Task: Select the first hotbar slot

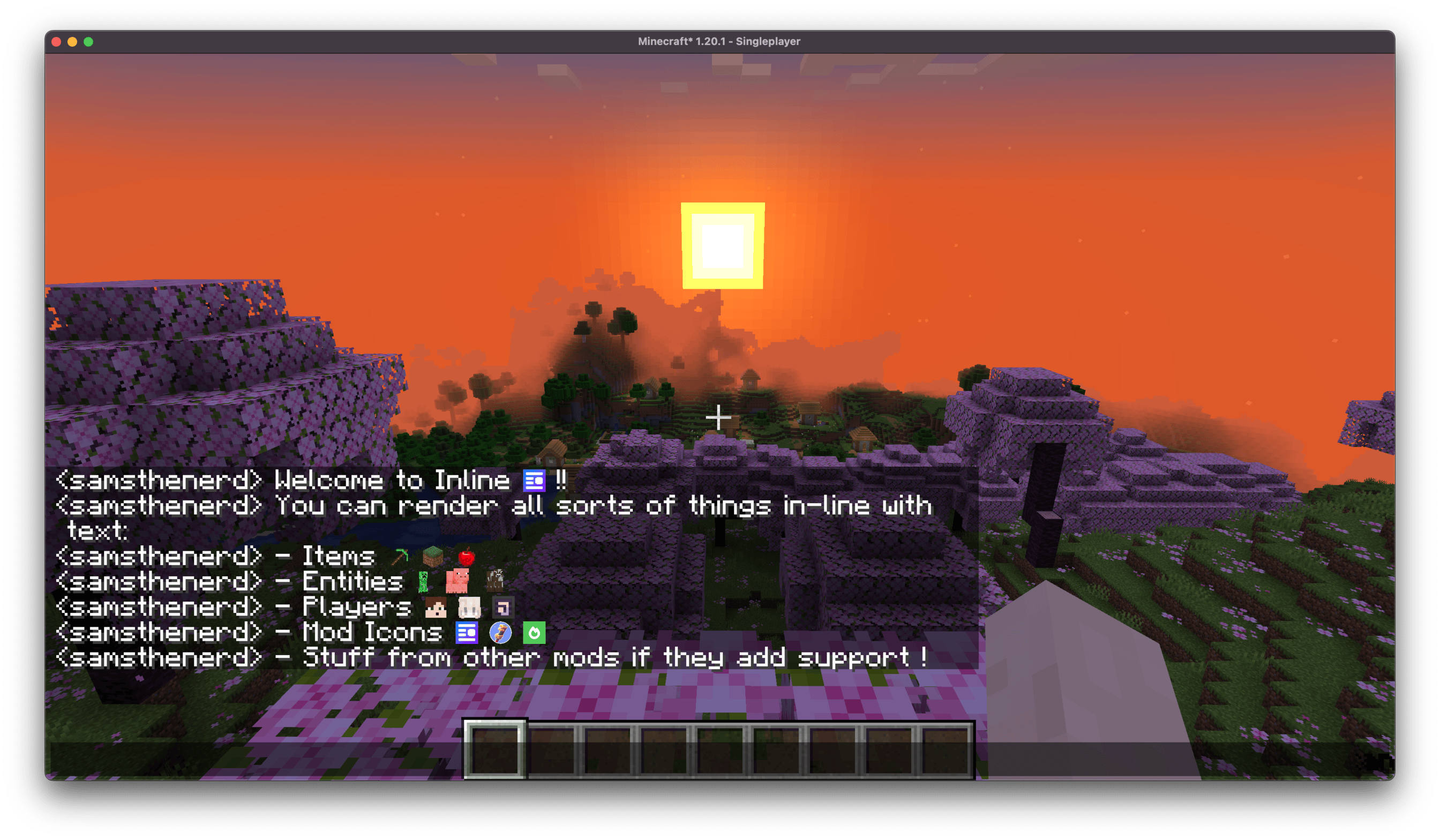Action: (x=496, y=749)
